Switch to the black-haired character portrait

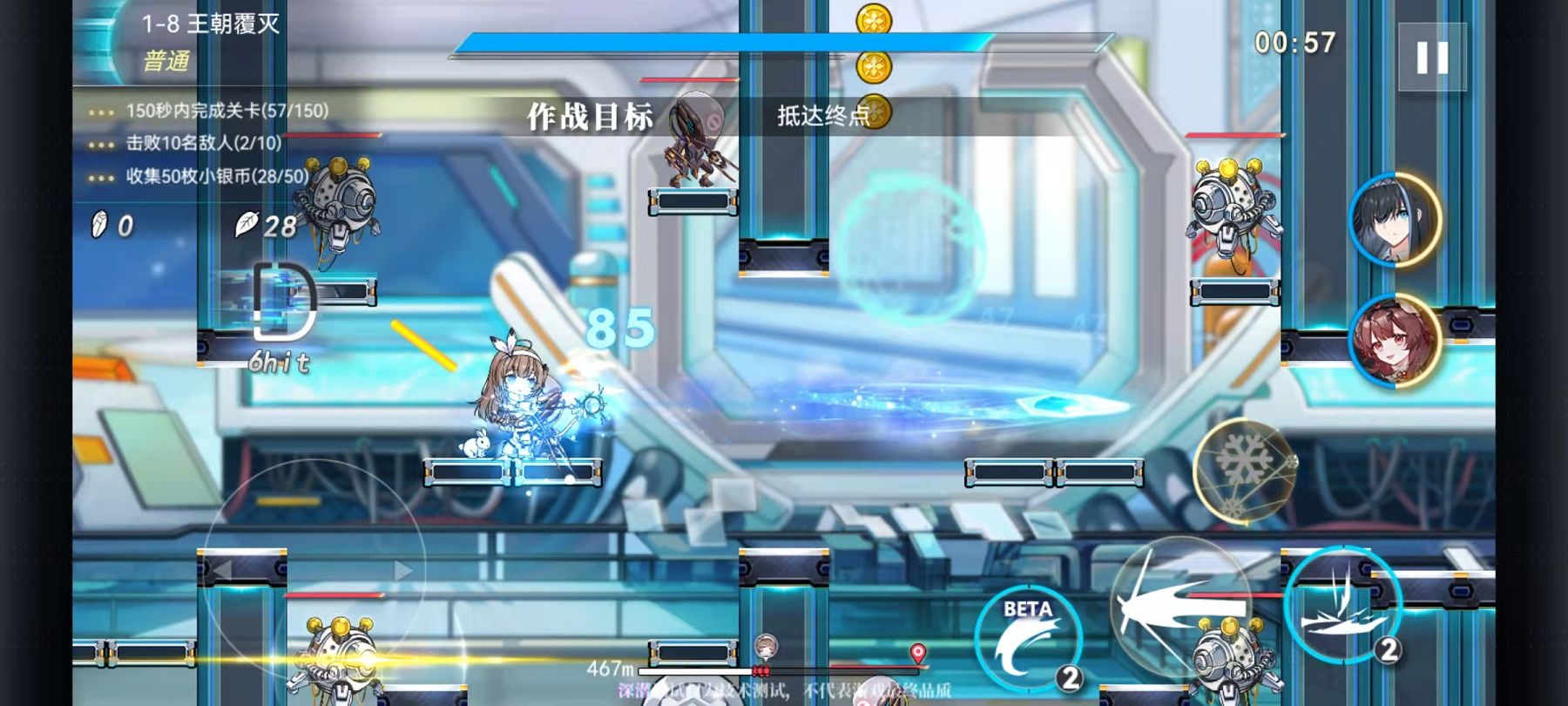(1395, 219)
